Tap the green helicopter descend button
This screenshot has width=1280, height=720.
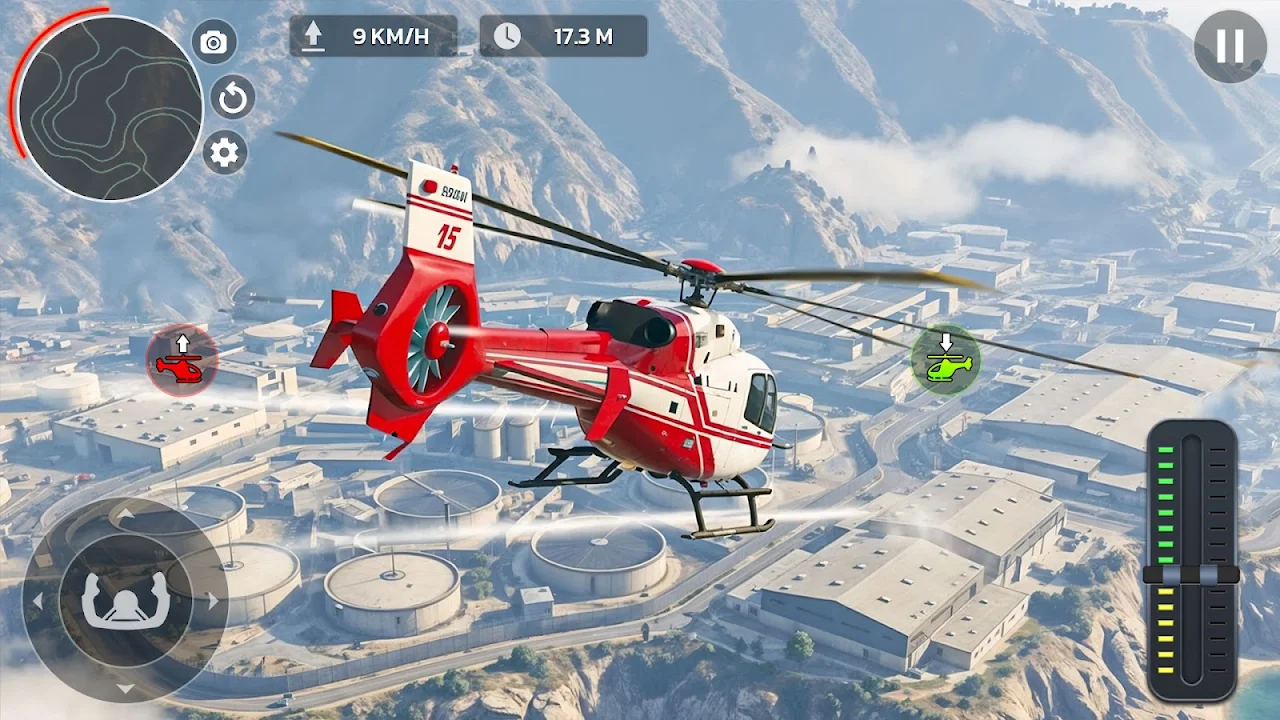[x=946, y=359]
